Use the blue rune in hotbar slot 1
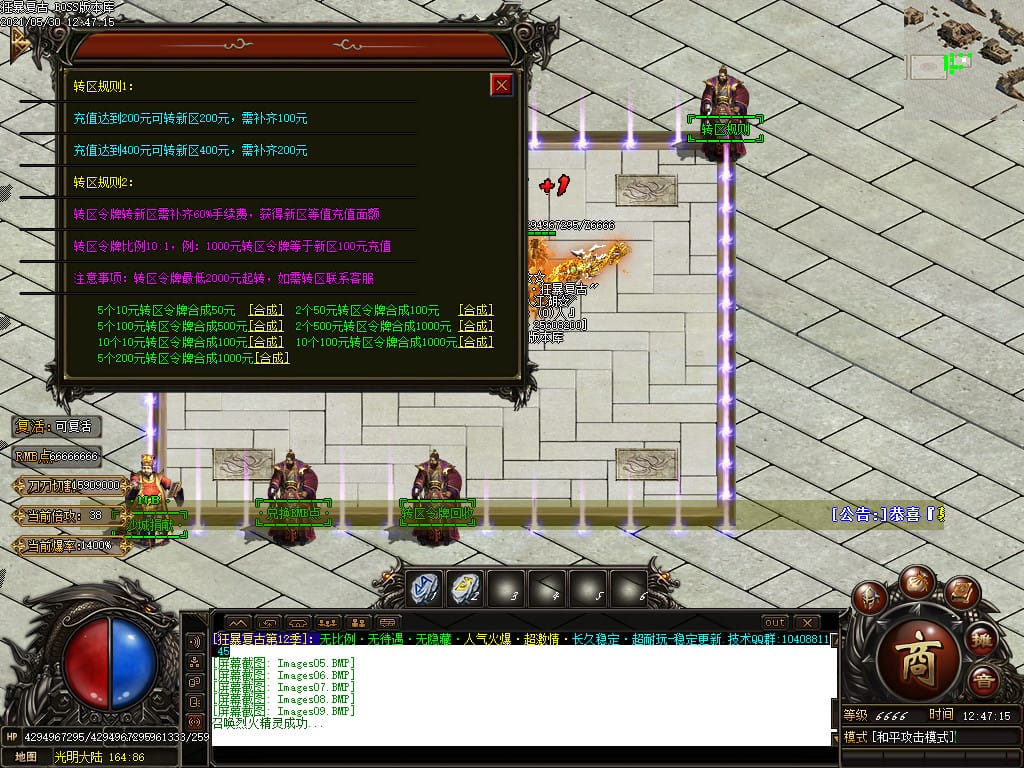This screenshot has height=768, width=1024. (423, 588)
